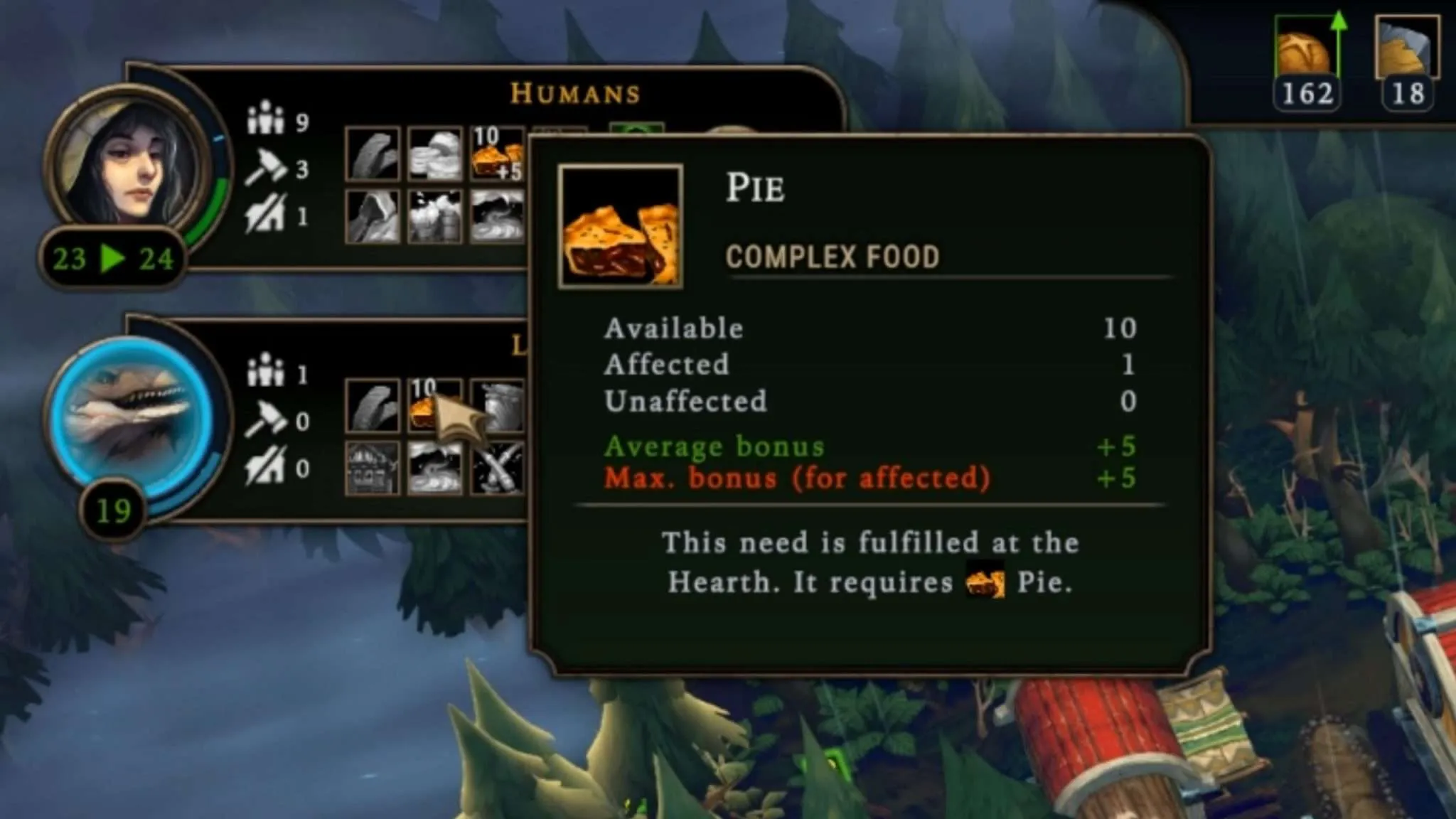
Task: Click the jar need icon in the Lizard panel
Action: tap(498, 405)
